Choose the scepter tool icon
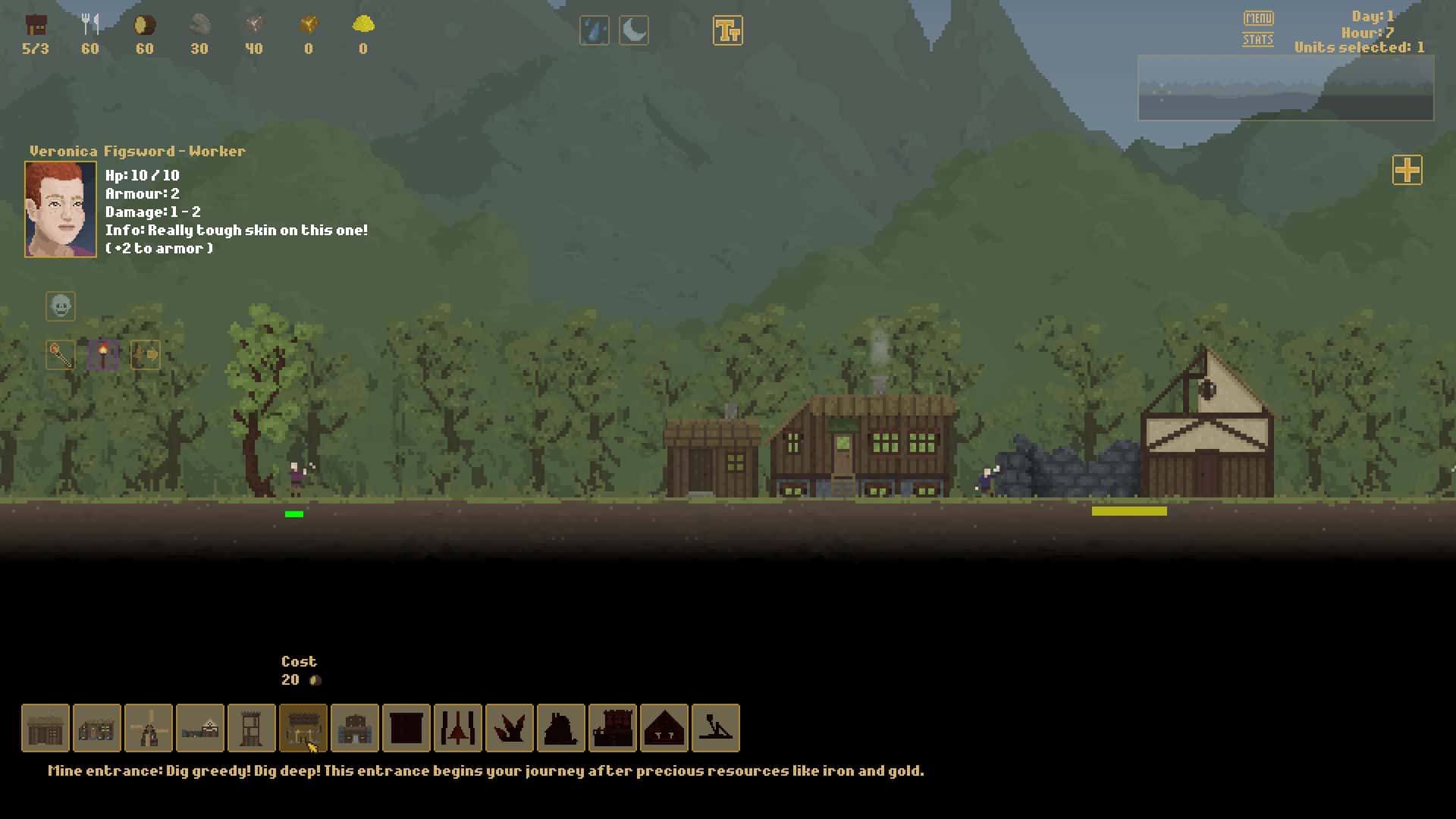The image size is (1456, 819). 61,354
